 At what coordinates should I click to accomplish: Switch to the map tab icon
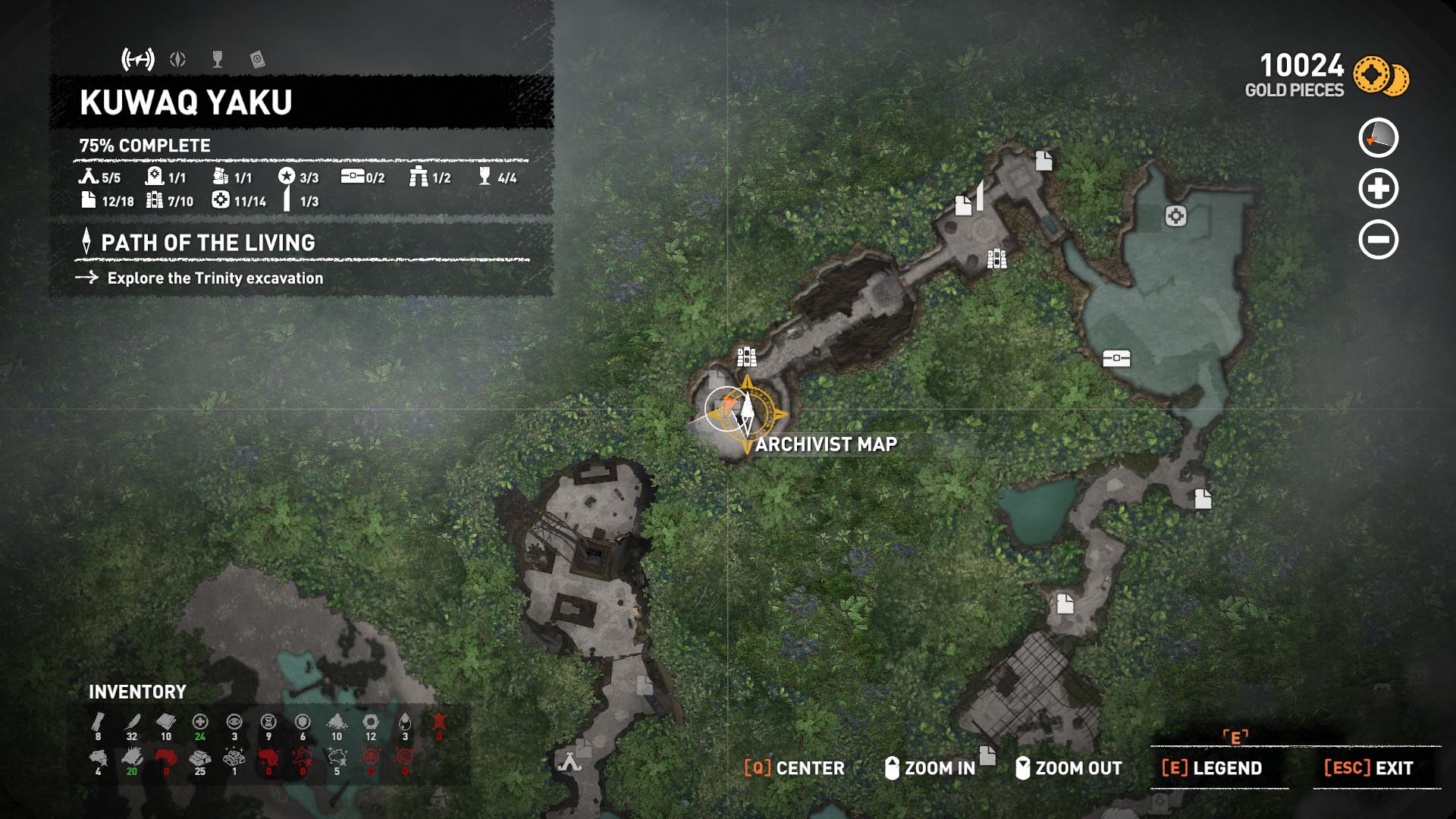click(138, 59)
